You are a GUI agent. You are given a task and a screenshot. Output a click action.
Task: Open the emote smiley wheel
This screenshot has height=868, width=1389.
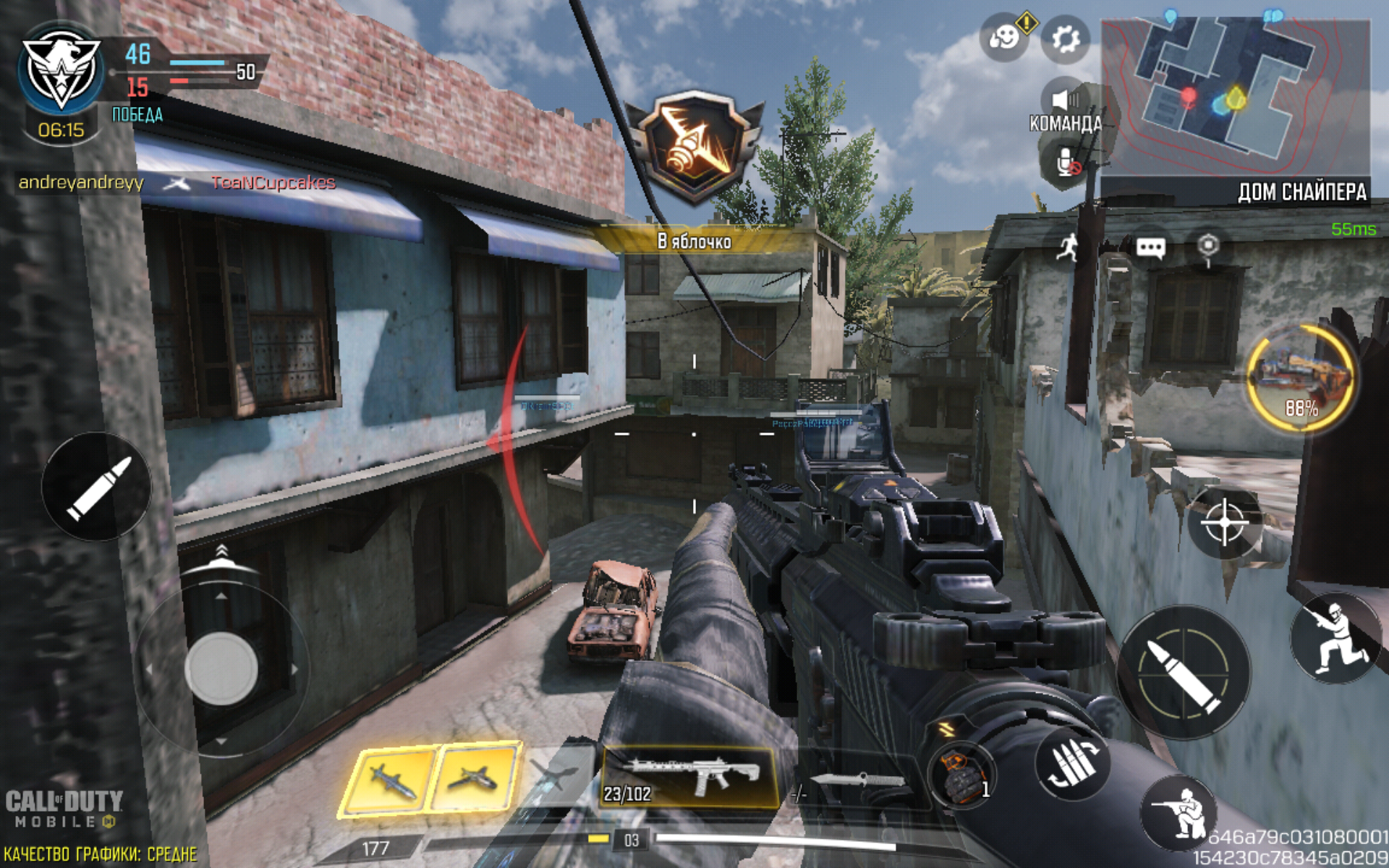pyautogui.click(x=1004, y=38)
